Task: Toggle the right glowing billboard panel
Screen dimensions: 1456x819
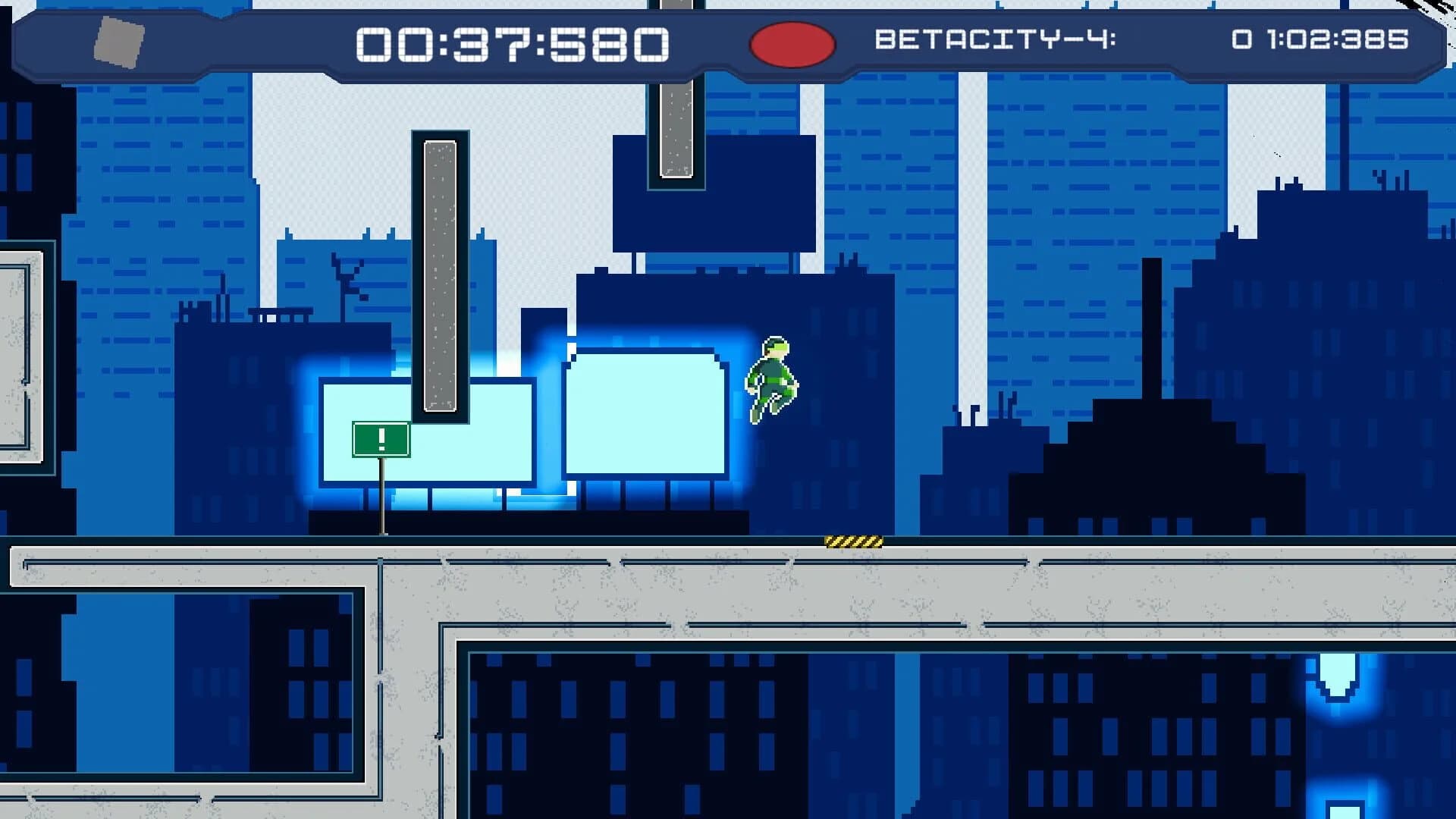Action: (x=645, y=413)
